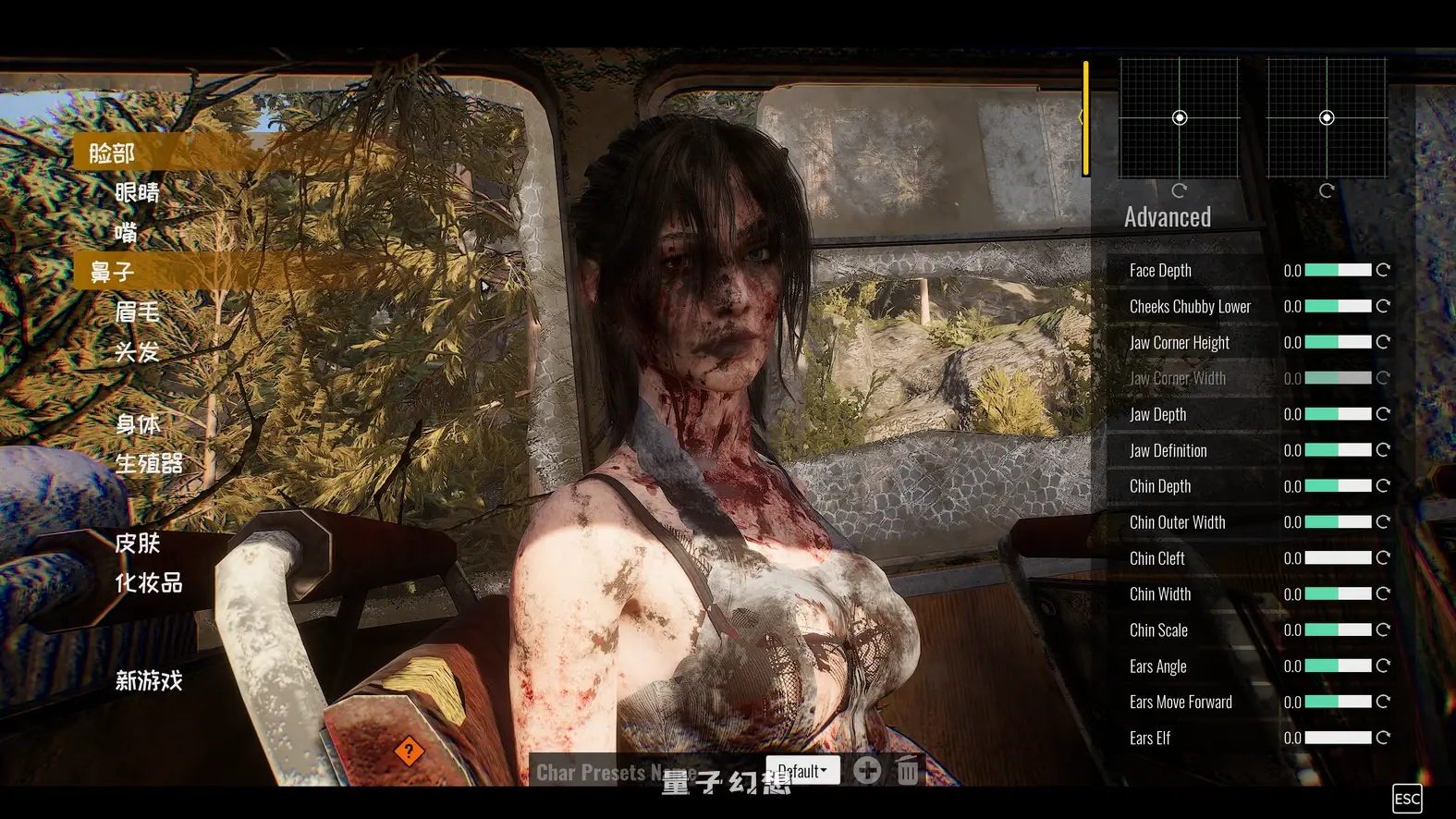Reset the Chin Width slider
Image resolution: width=1456 pixels, height=819 pixels.
click(1383, 594)
